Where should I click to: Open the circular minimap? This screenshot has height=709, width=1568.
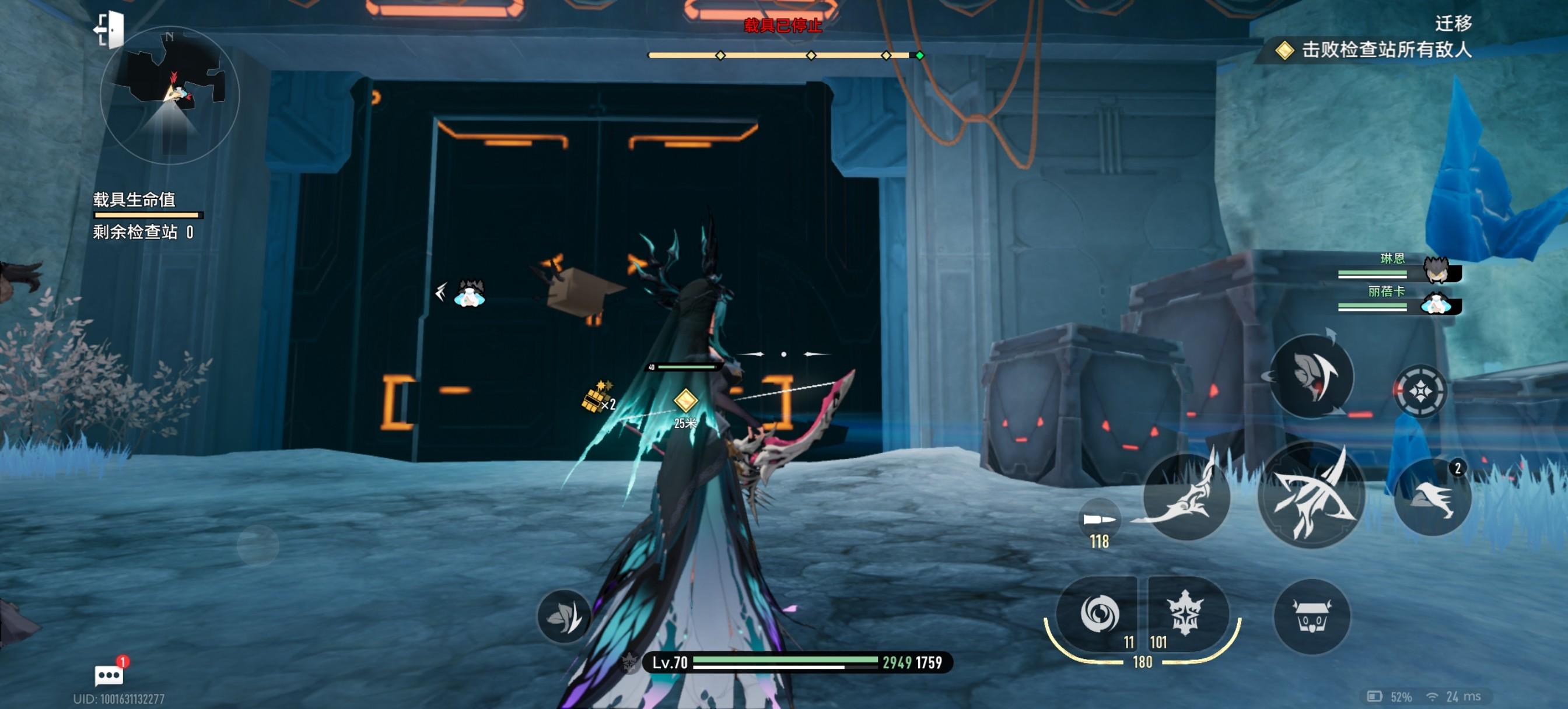pyautogui.click(x=170, y=96)
